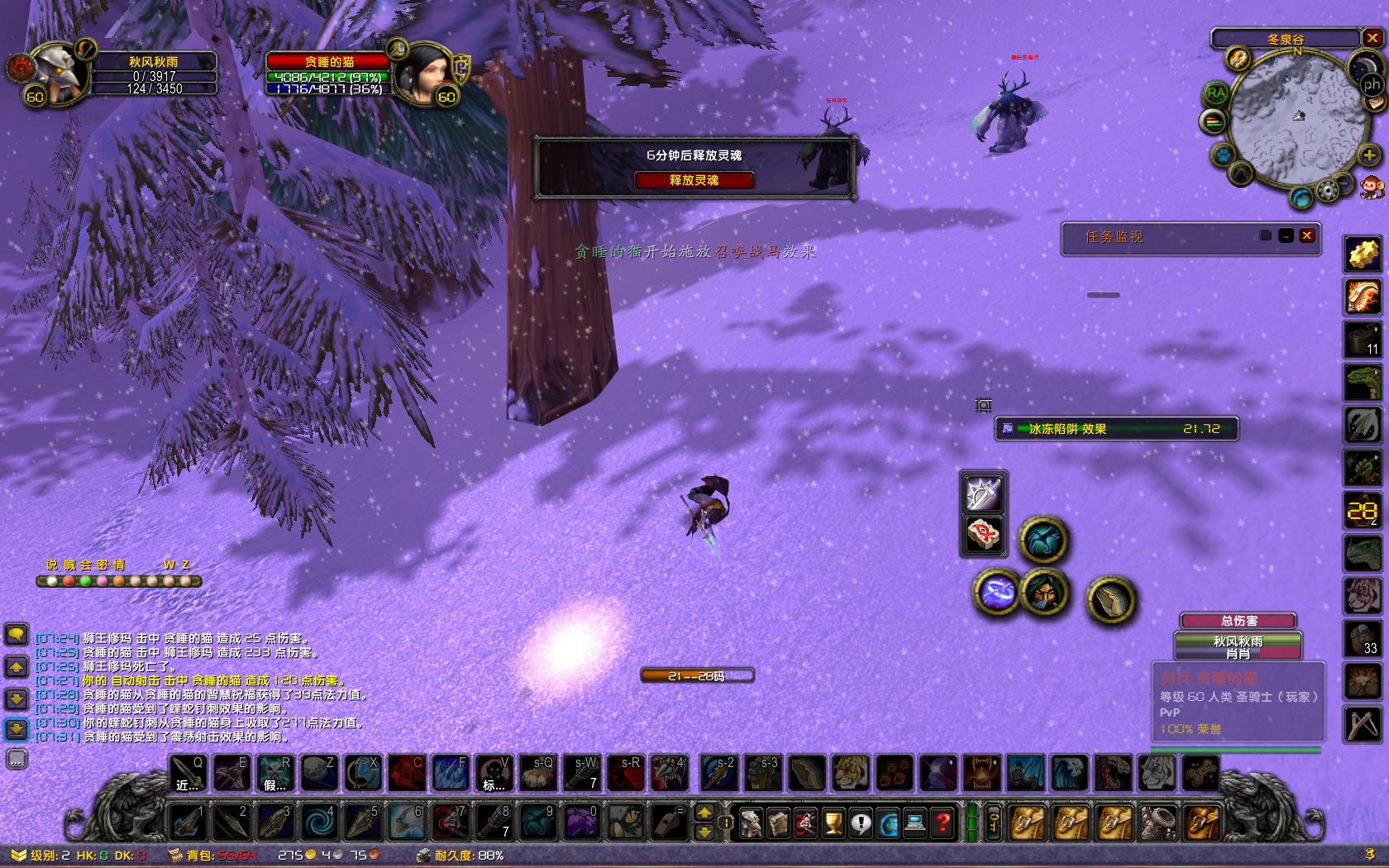This screenshot has width=1389, height=868.
Task: Close the minimap with the red X
Action: (1372, 38)
